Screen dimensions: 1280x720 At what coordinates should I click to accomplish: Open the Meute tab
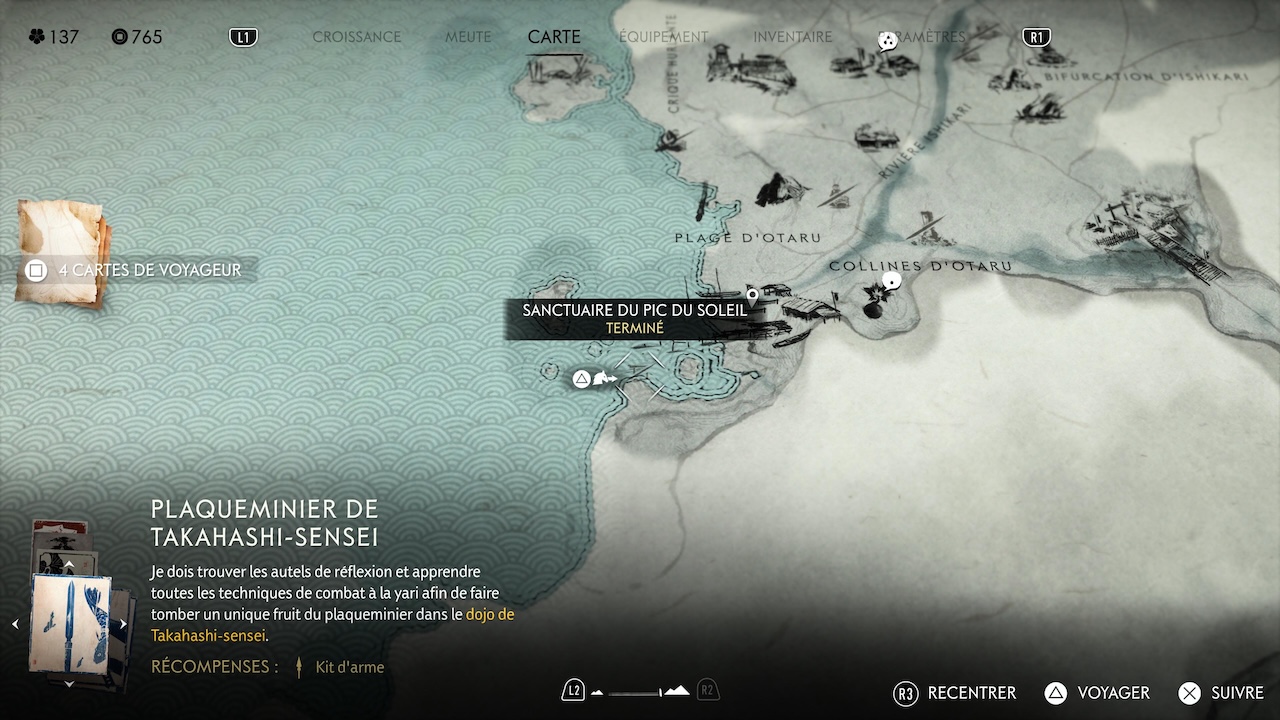tap(468, 37)
